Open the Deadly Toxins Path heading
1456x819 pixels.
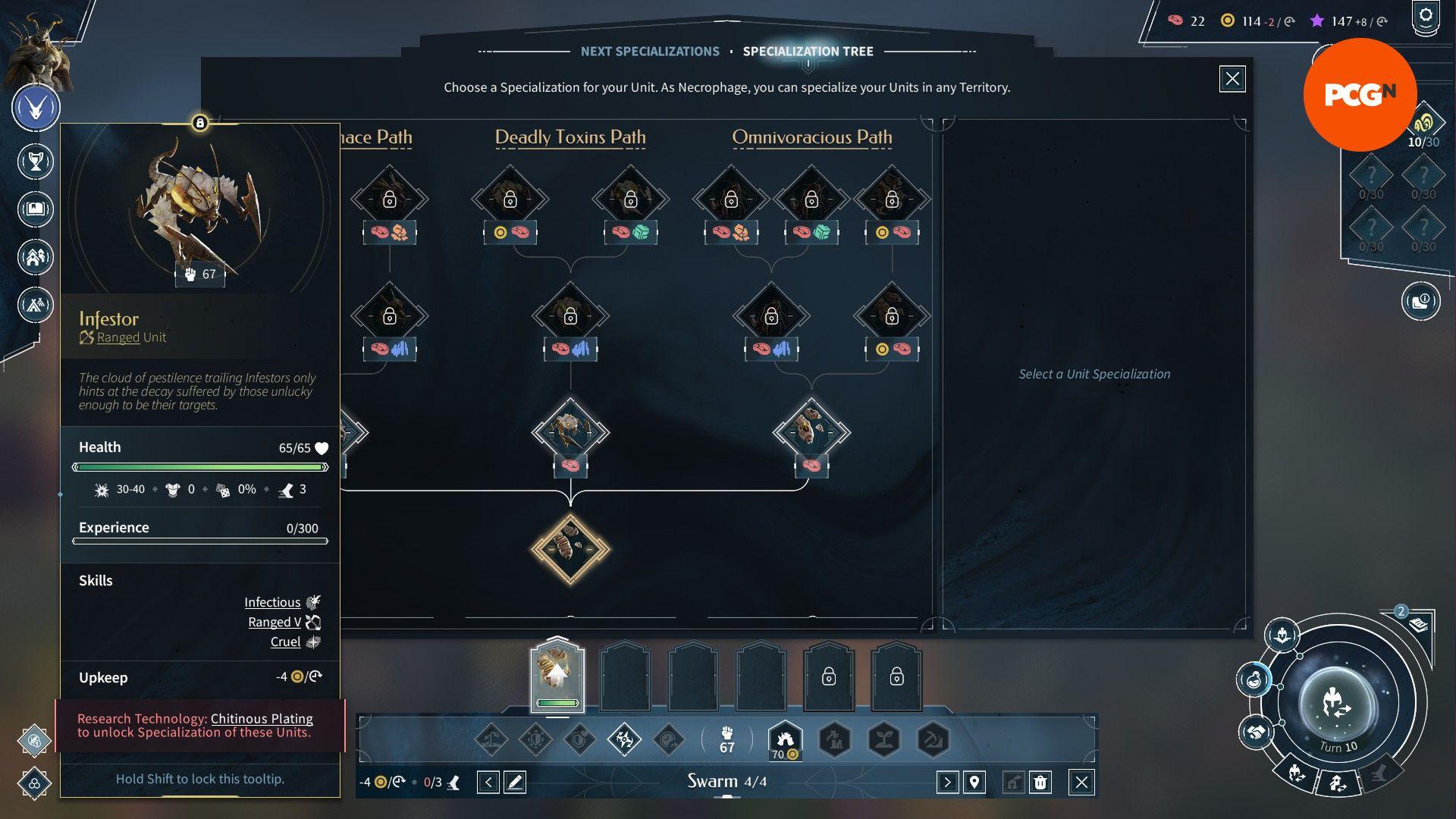570,137
